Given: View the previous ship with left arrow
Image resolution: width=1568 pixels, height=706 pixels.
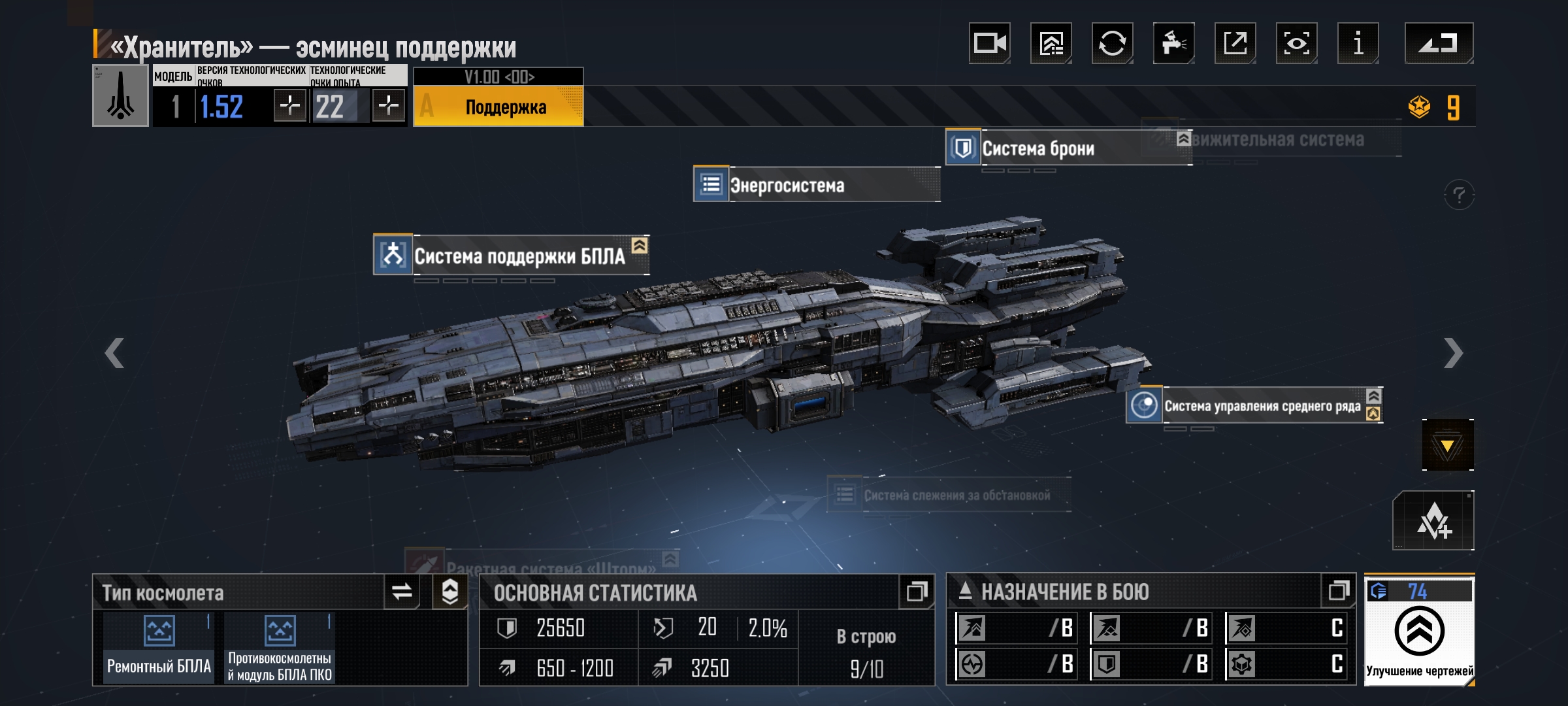Looking at the screenshot, I should click(114, 354).
